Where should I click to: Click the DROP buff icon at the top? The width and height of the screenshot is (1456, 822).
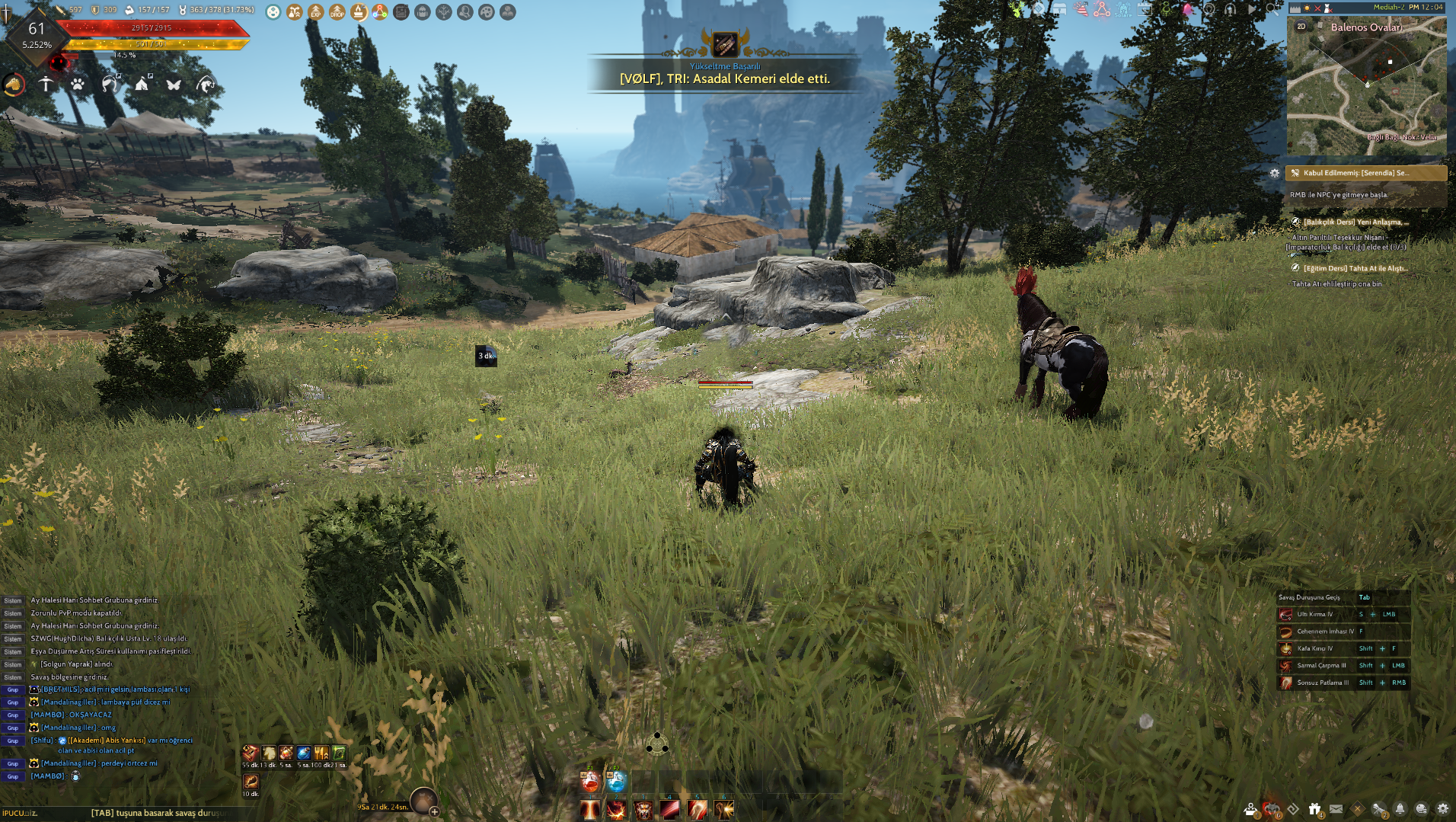pos(336,12)
